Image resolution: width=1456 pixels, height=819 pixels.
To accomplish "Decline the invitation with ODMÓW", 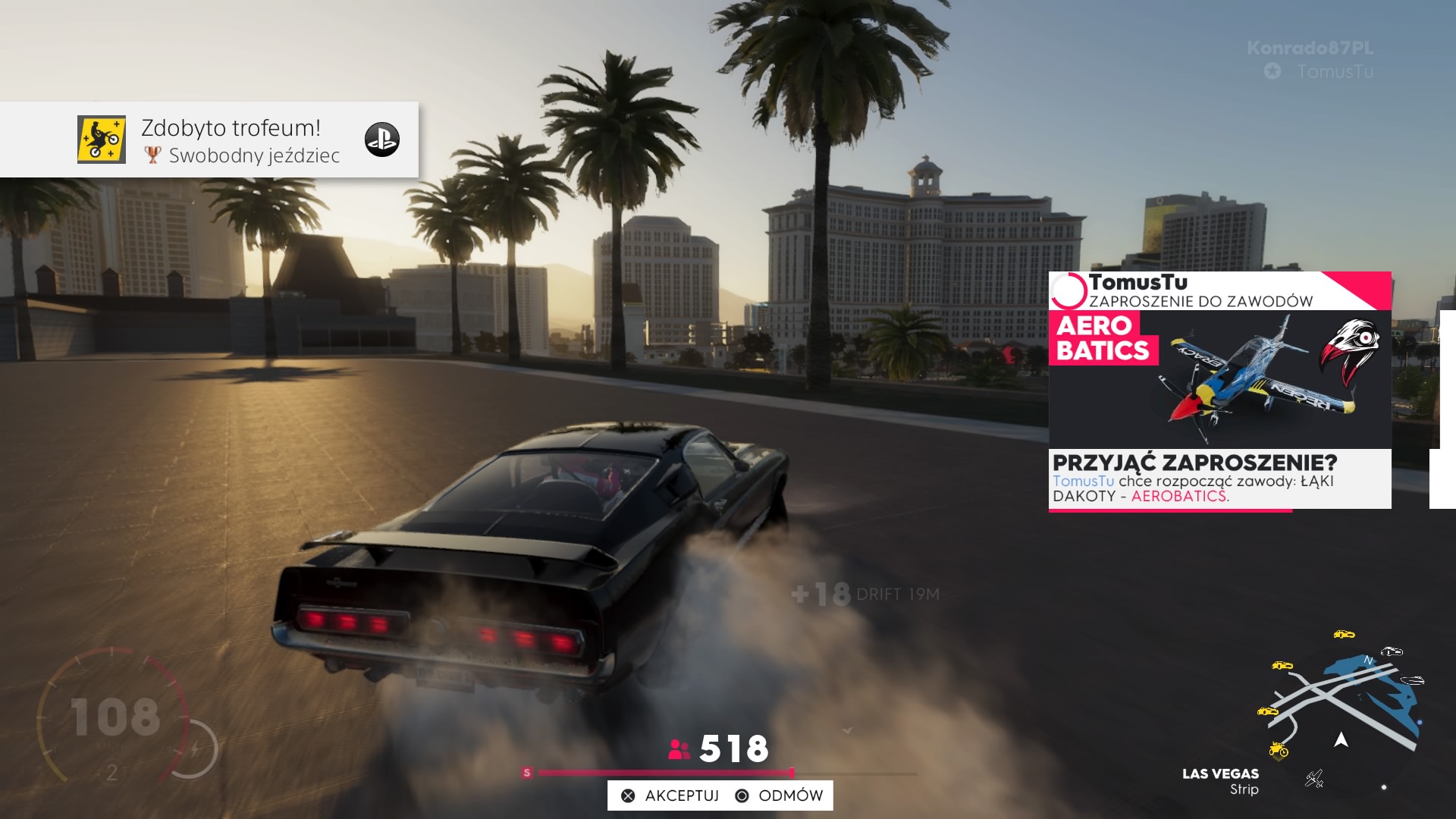I will 780,795.
